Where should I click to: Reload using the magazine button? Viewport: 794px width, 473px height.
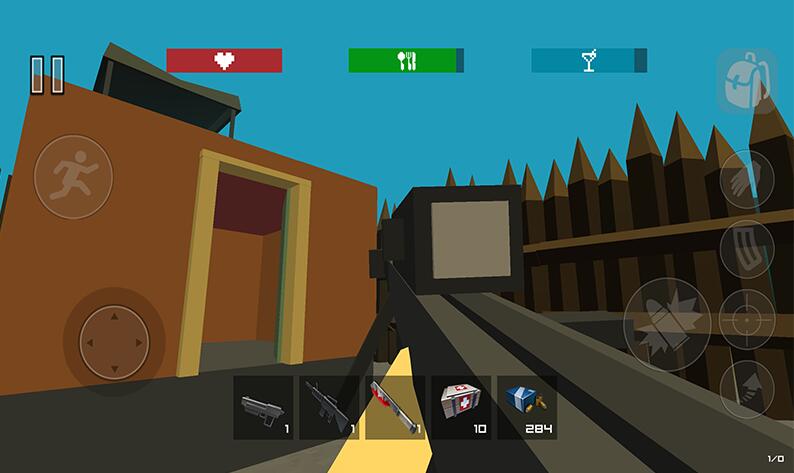coord(746,250)
